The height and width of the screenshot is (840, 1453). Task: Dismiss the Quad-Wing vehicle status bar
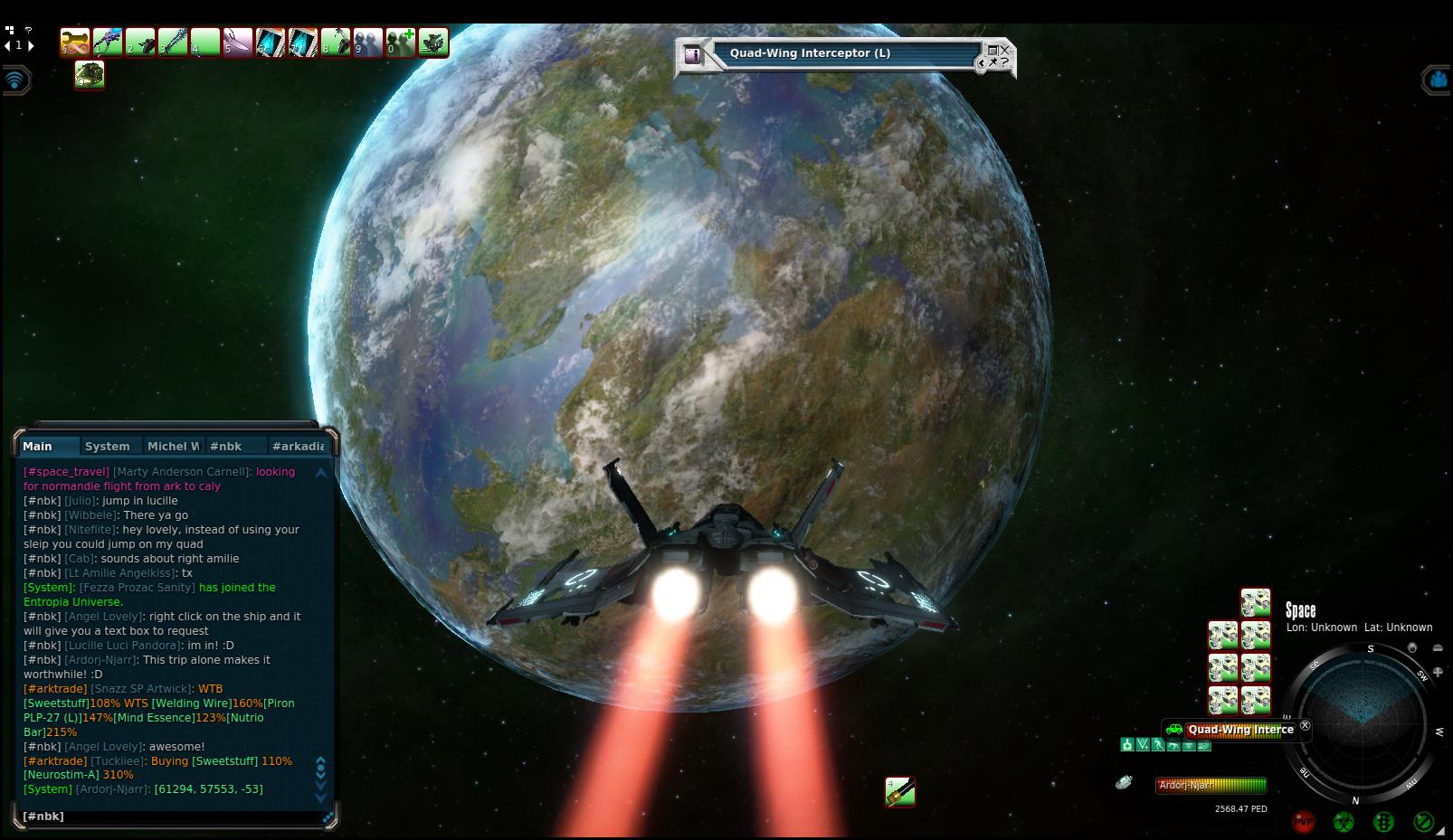(1305, 725)
